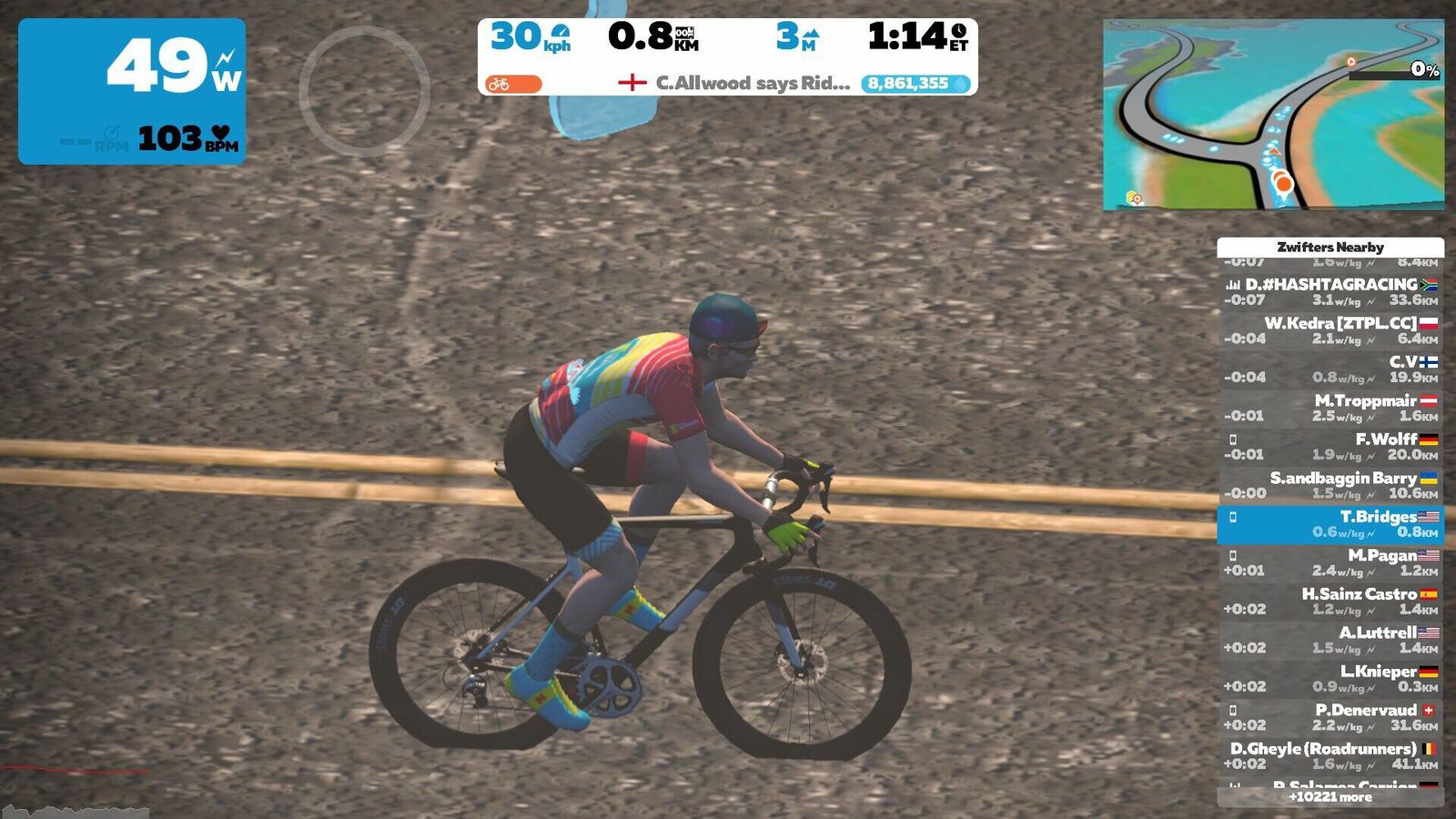Select S.andbaggin Barry rider row

1330,485
